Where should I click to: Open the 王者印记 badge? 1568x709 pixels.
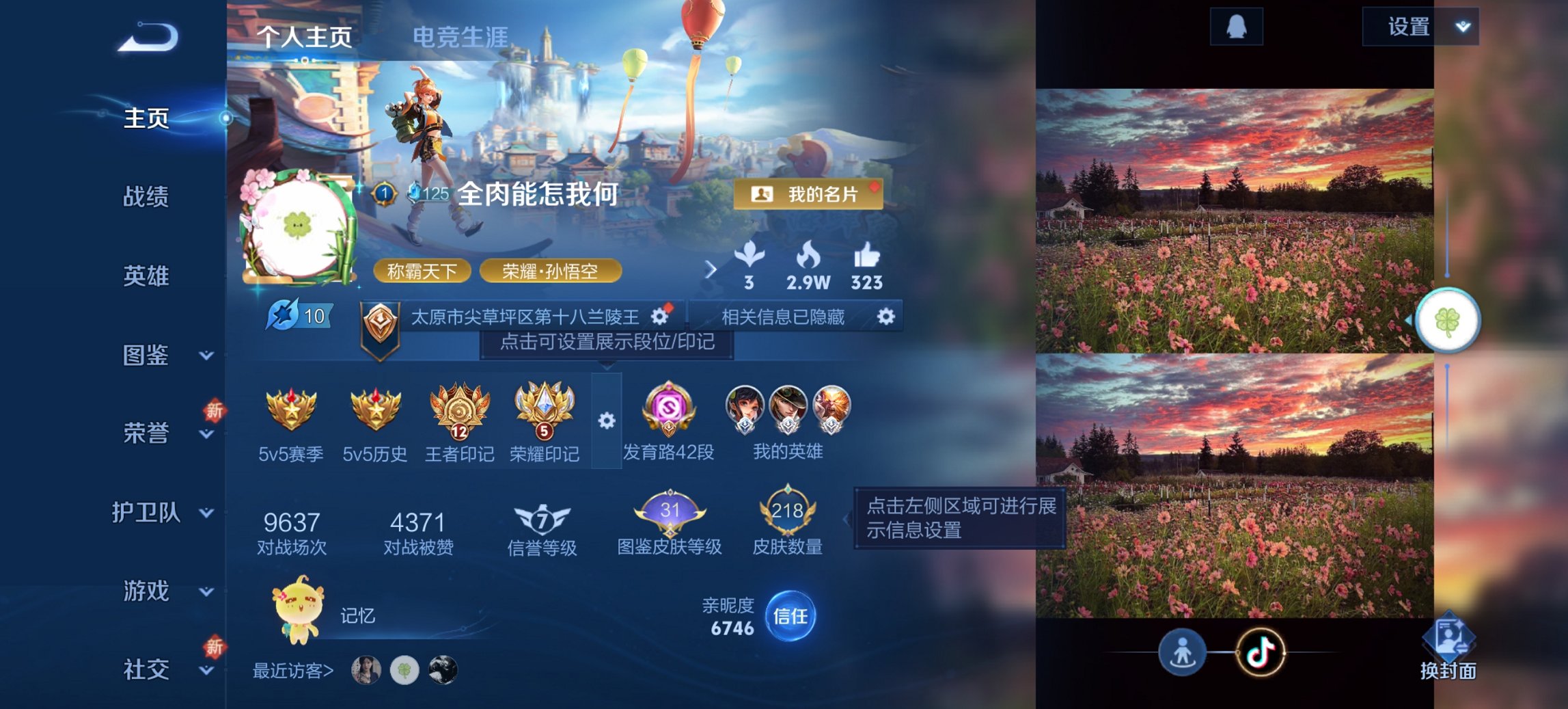click(x=459, y=409)
